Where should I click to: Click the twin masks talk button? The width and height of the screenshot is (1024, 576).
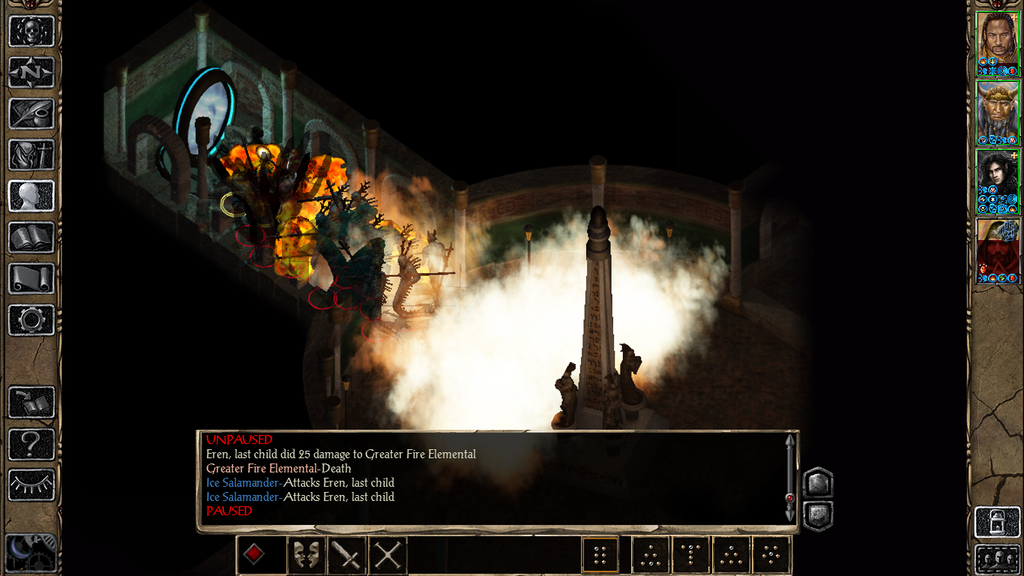(306, 554)
